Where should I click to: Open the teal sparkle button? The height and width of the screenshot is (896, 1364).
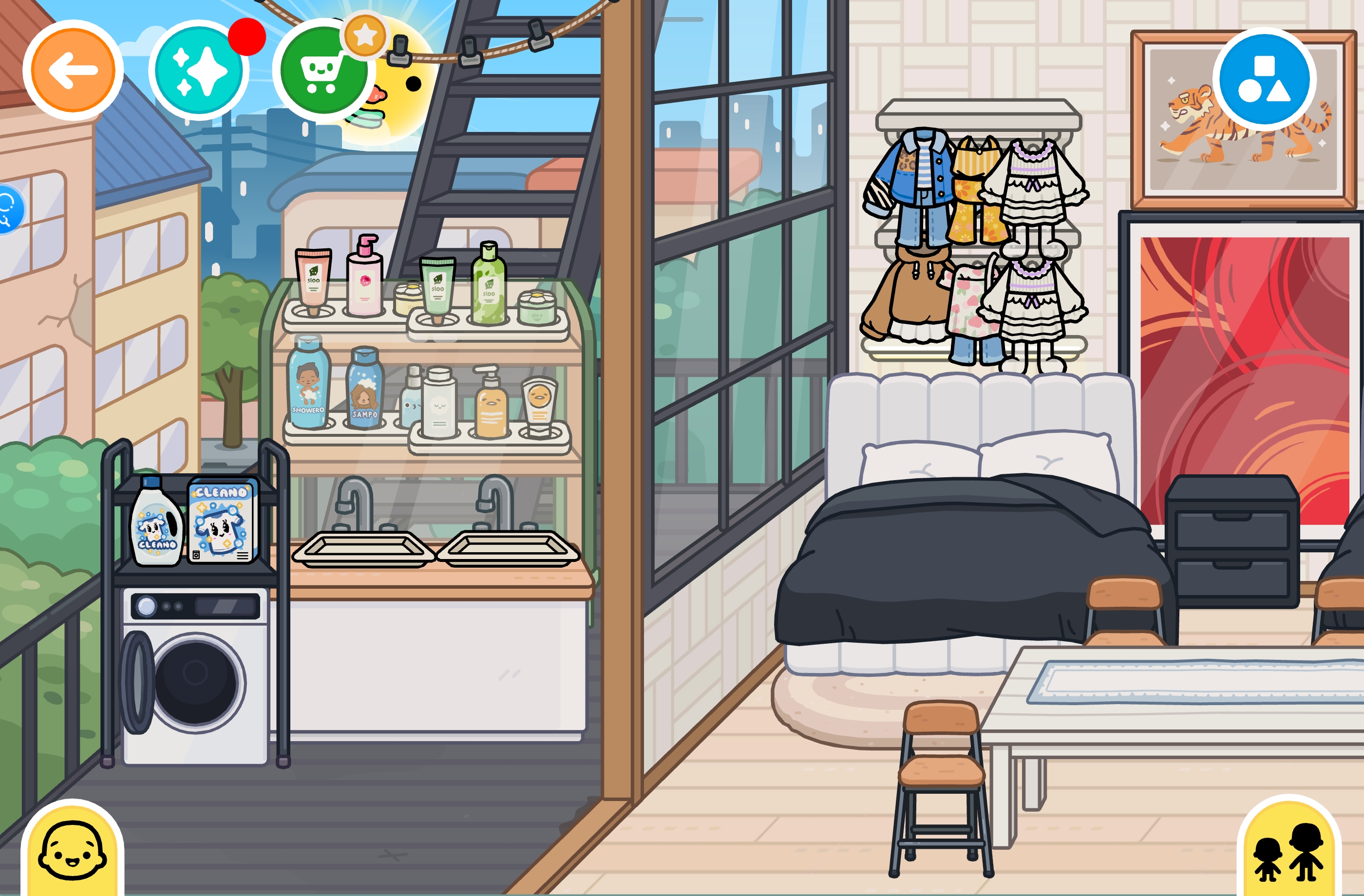(199, 71)
